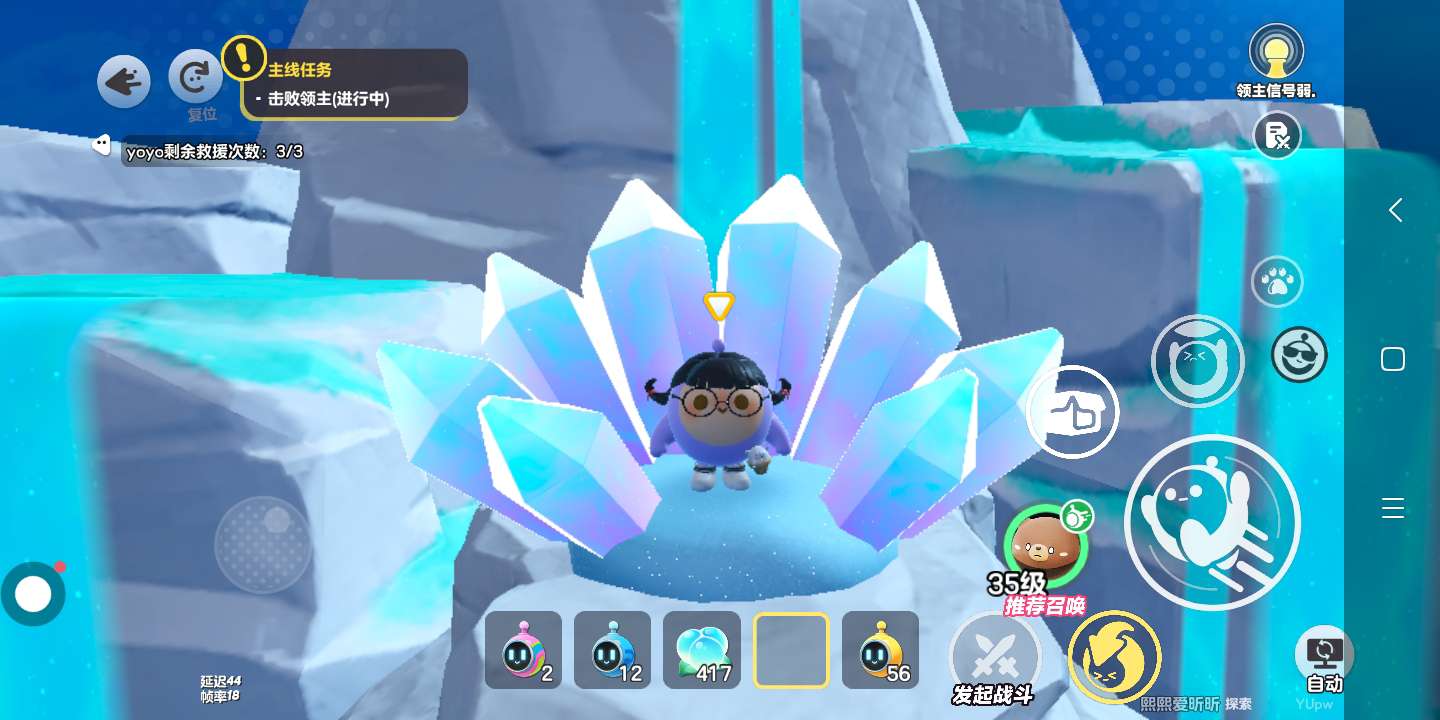Screen dimensions: 1440x720
Task: Activate the squinting cat face skill button
Action: (1197, 361)
